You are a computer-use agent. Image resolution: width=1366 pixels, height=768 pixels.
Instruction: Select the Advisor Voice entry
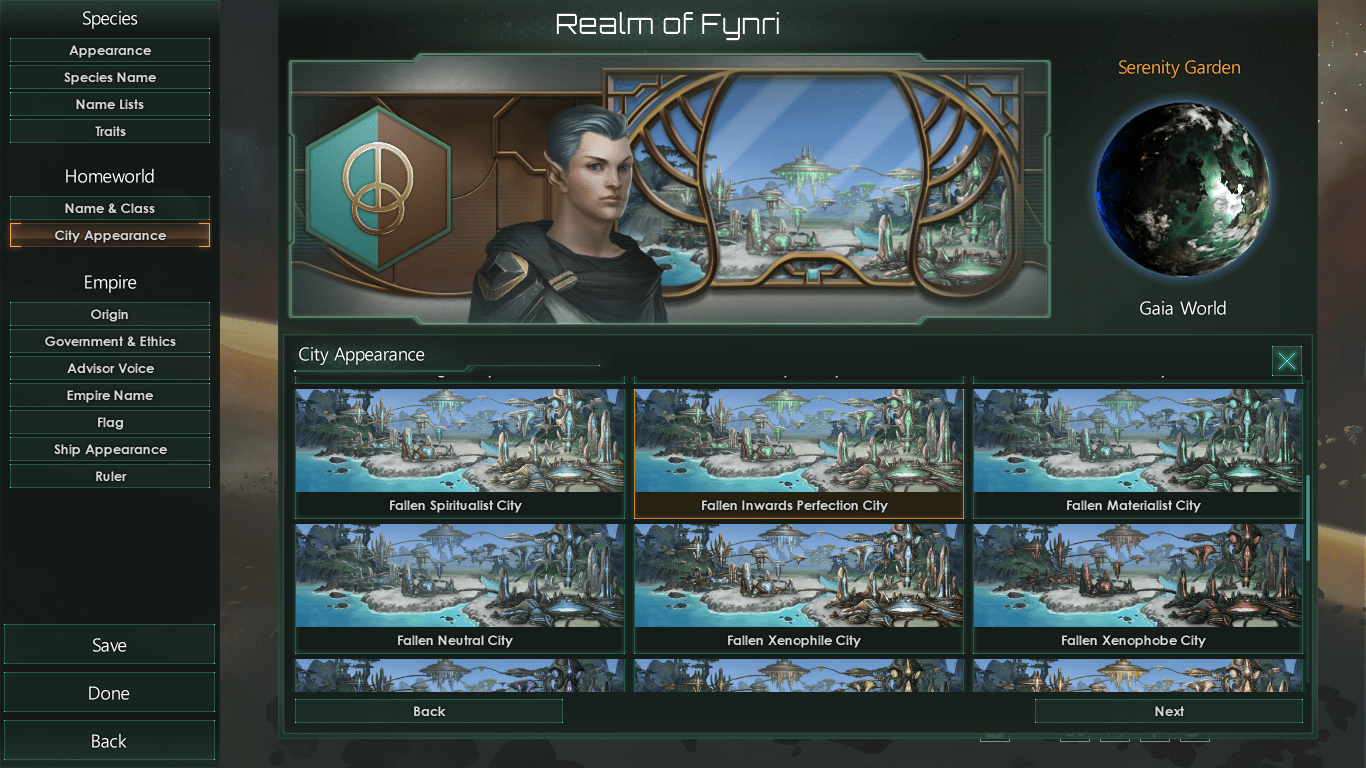[x=110, y=368]
